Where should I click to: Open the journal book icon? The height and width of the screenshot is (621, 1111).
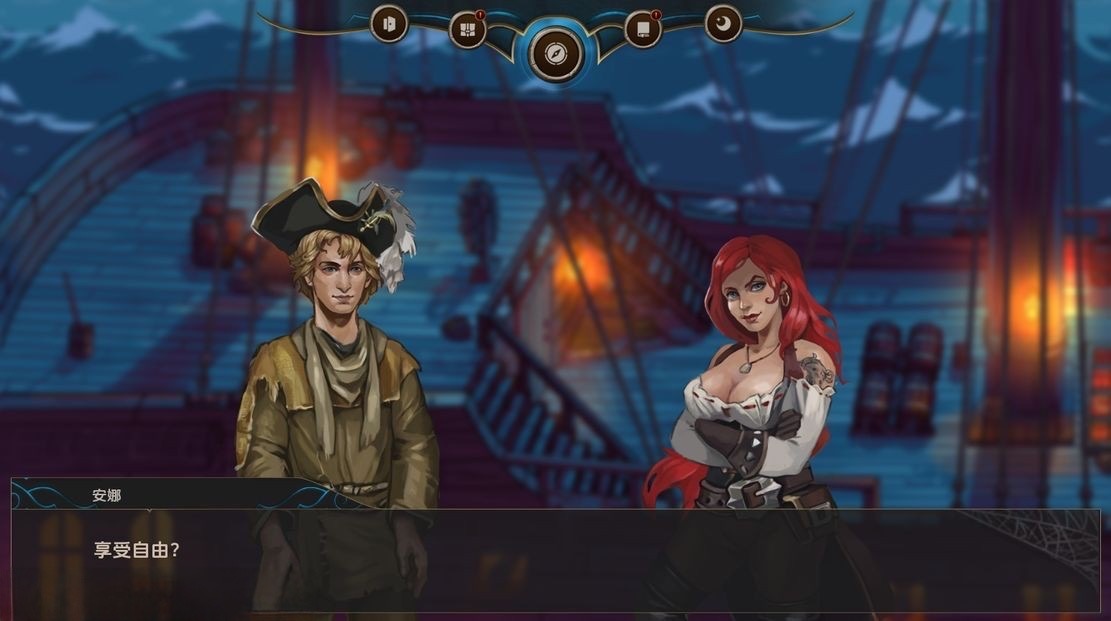(x=643, y=30)
